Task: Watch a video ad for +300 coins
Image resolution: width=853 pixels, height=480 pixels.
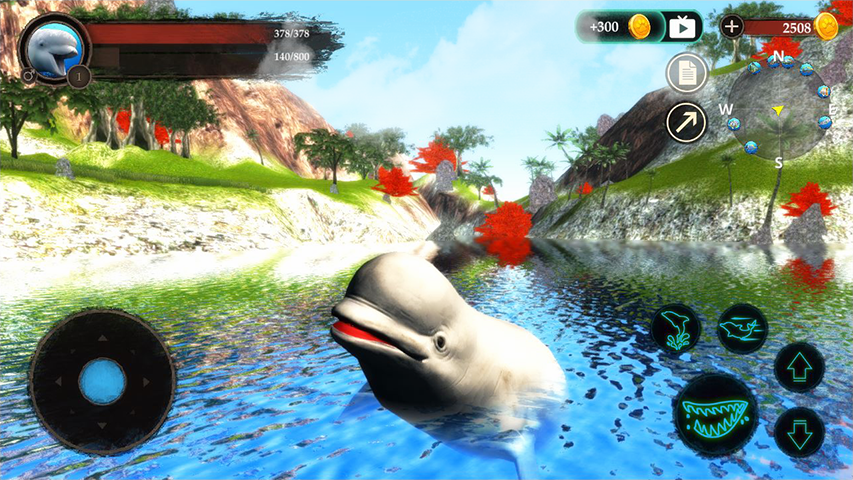Action: pyautogui.click(x=682, y=27)
